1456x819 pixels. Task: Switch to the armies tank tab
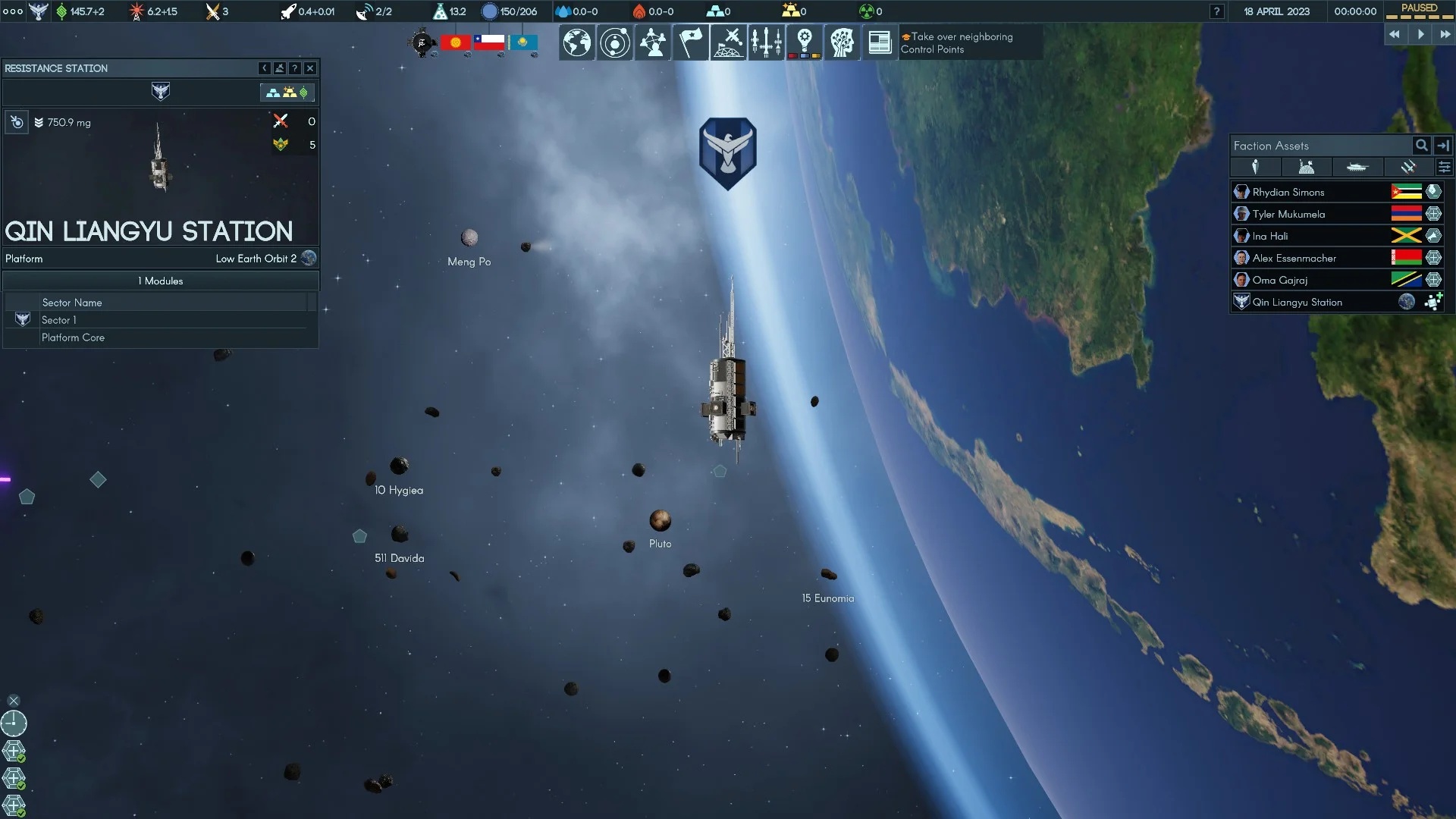coord(1357,168)
